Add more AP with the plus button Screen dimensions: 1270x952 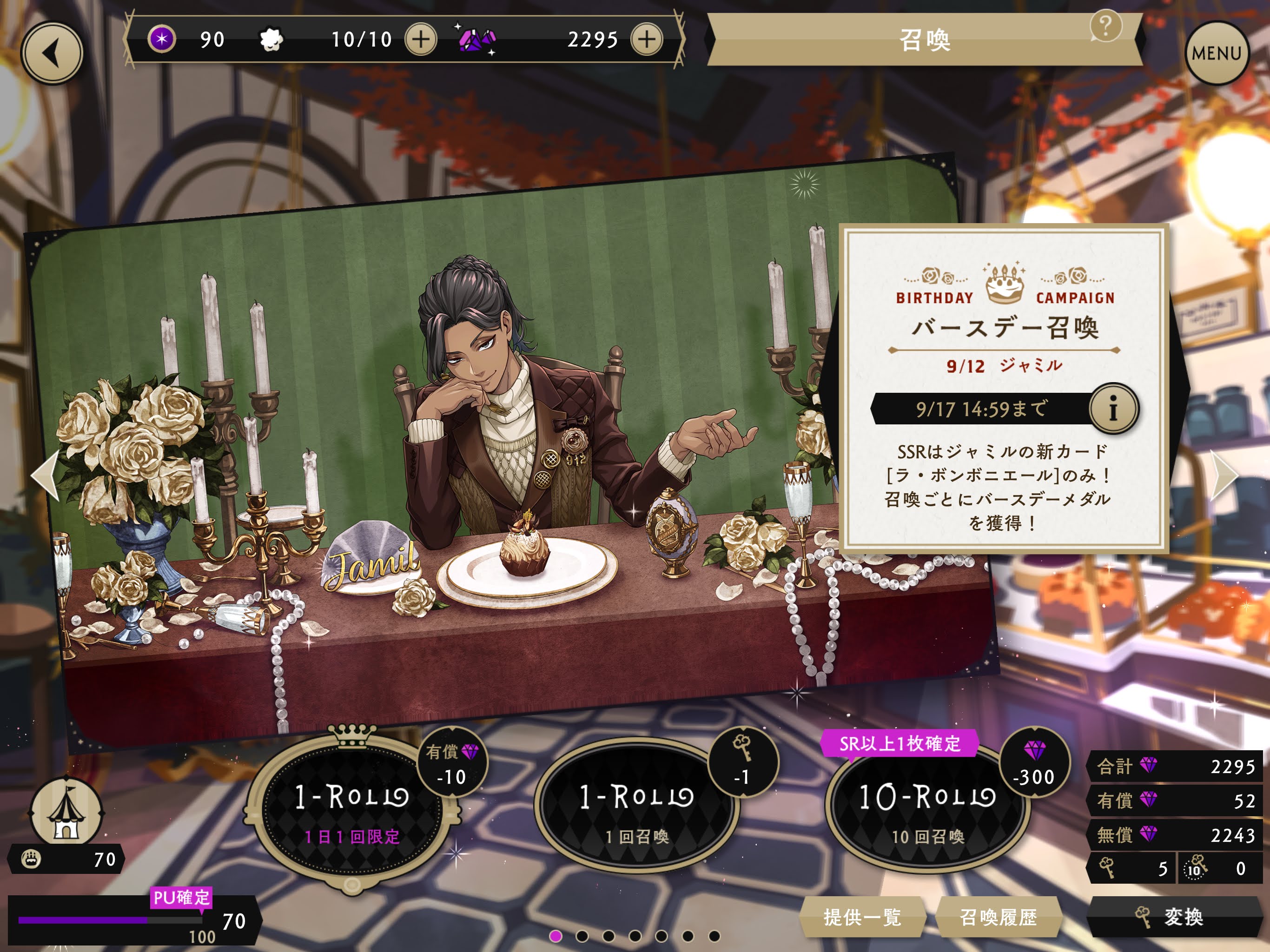coord(421,40)
